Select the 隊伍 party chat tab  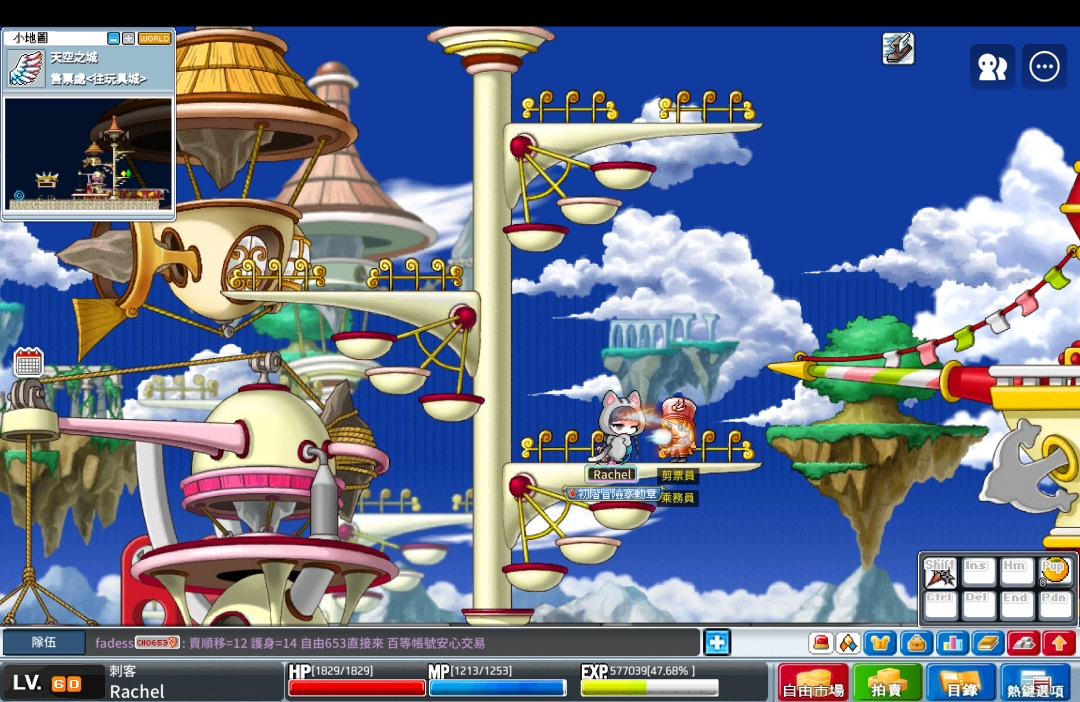(x=43, y=642)
